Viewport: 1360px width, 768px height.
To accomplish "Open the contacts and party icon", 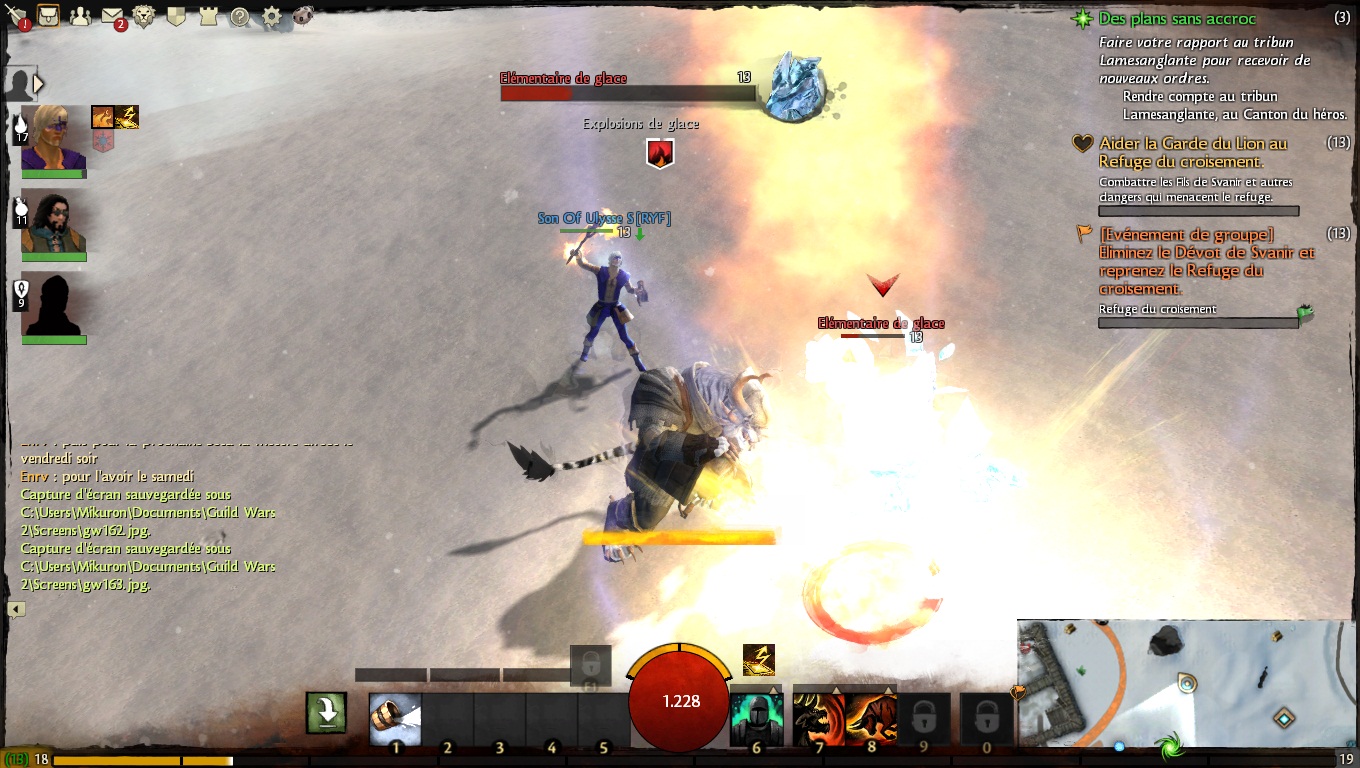I will coord(80,16).
